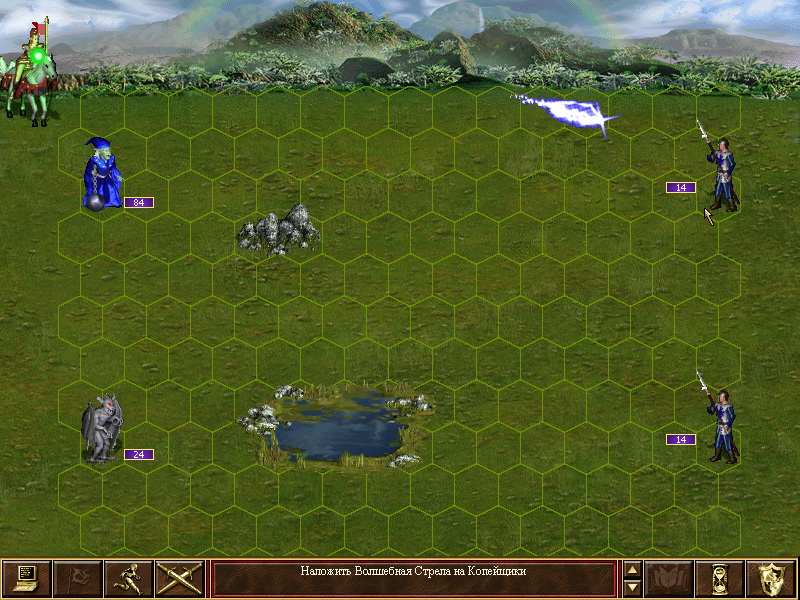Defend with the shield button
This screenshot has width=800, height=600.
(x=771, y=578)
